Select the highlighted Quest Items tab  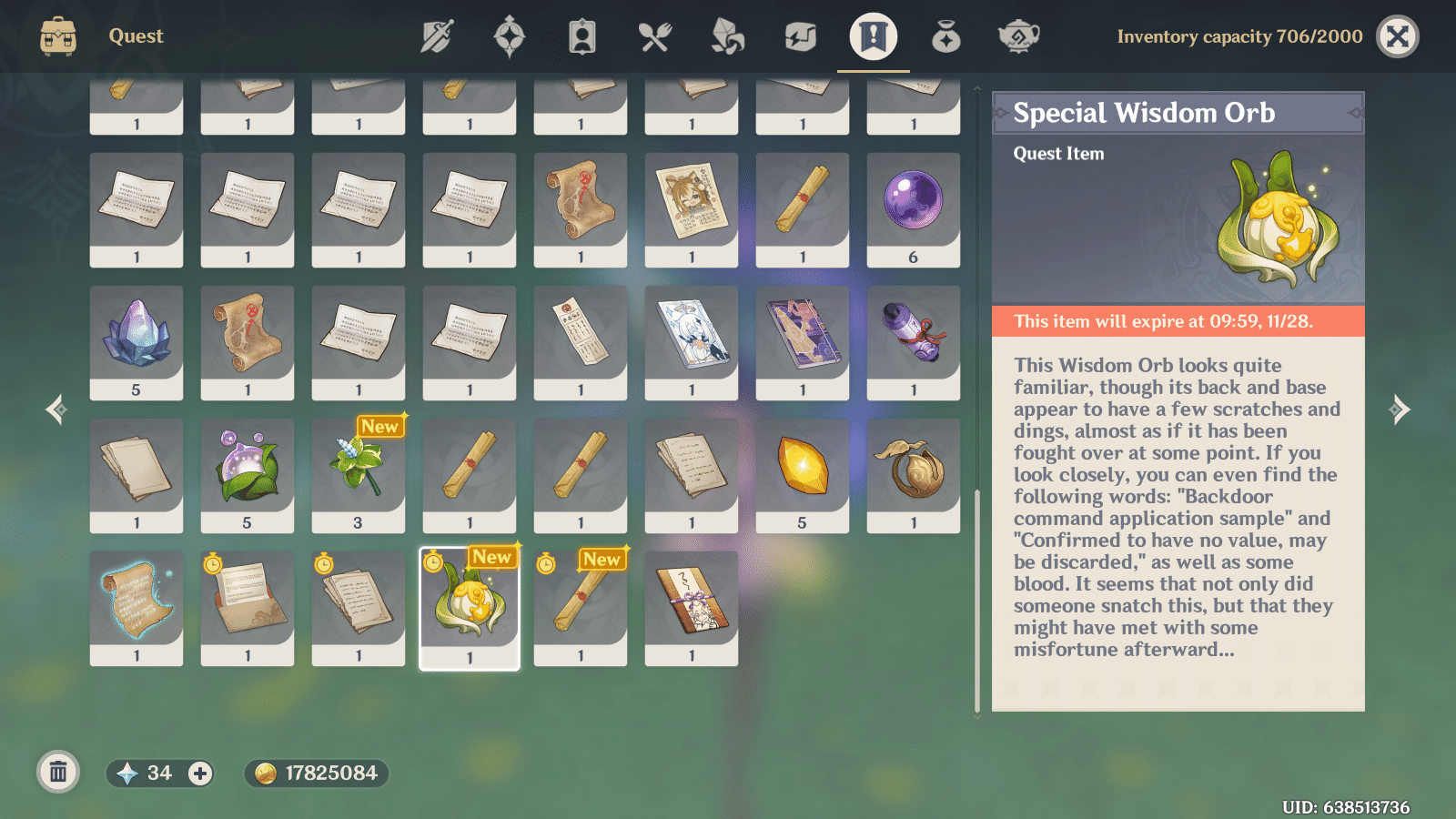point(872,36)
